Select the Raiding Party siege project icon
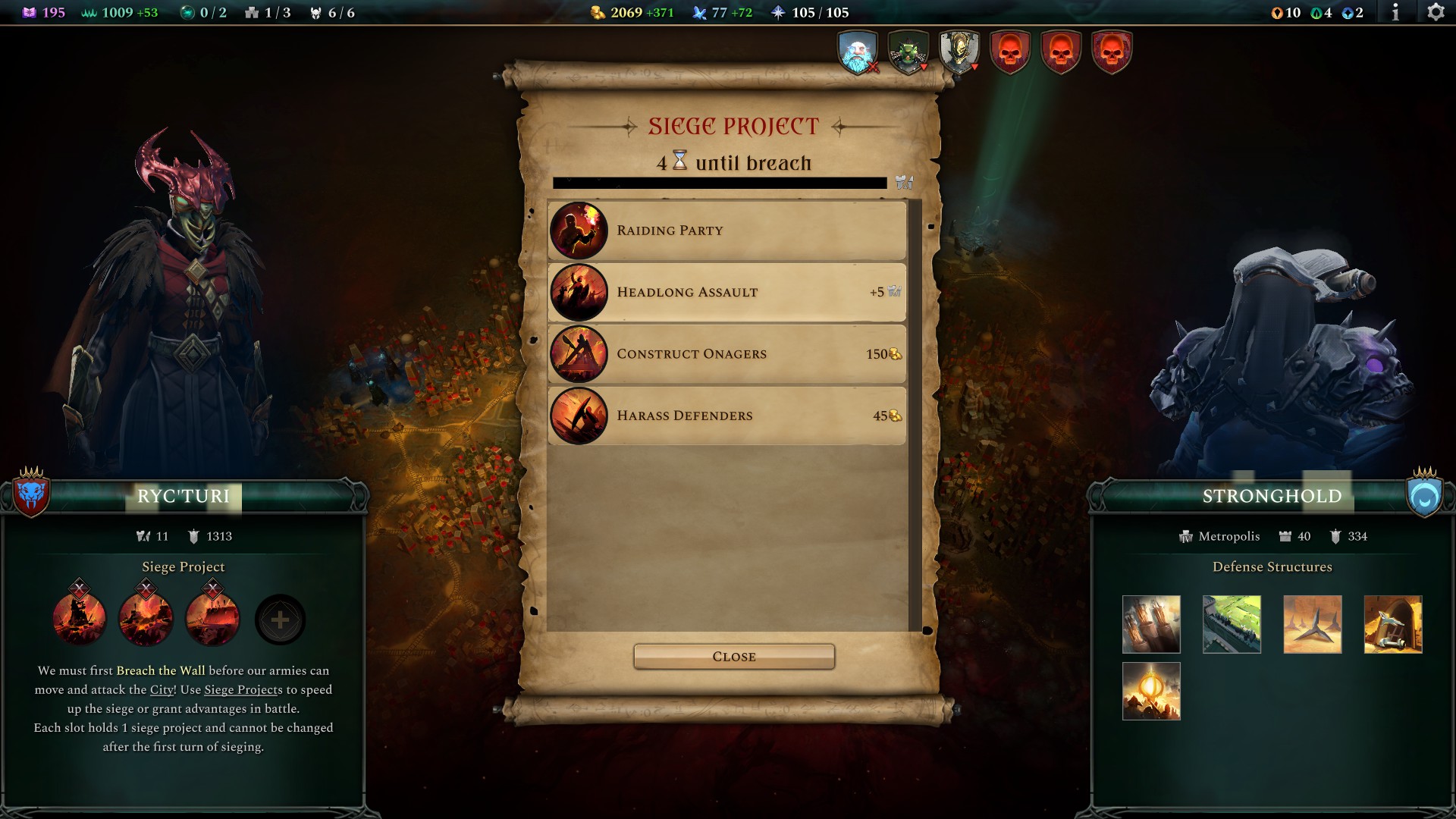The image size is (1456, 819). pyautogui.click(x=579, y=231)
